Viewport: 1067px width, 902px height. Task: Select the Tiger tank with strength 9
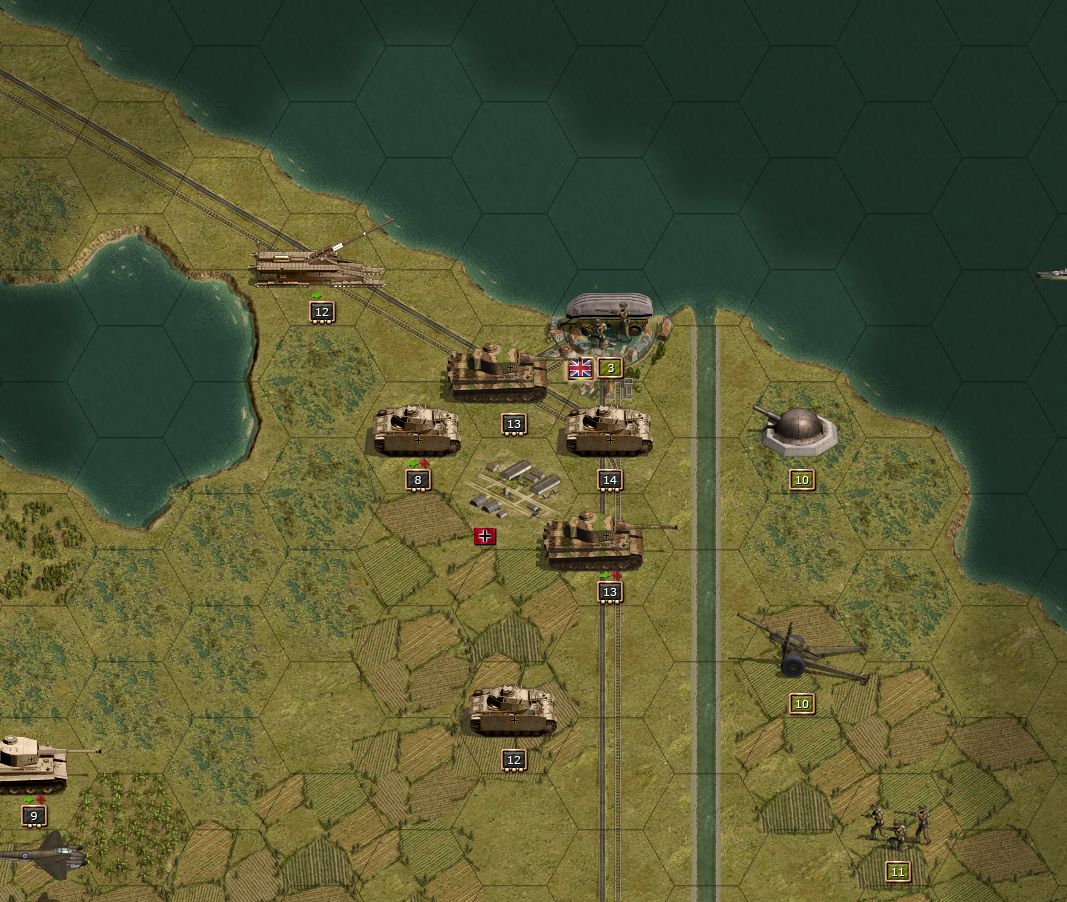tap(32, 762)
